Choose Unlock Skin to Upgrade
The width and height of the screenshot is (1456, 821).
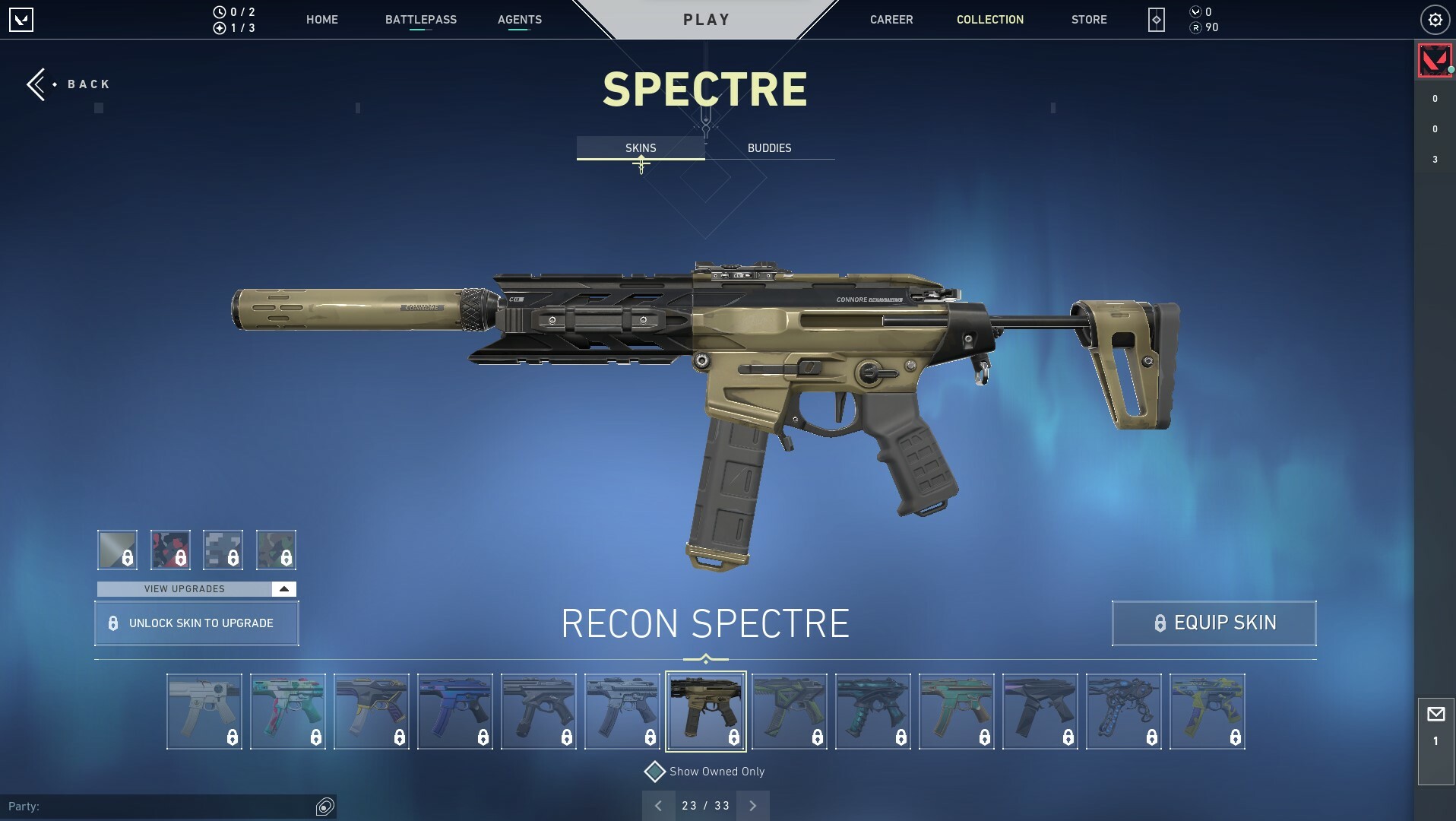(x=197, y=623)
